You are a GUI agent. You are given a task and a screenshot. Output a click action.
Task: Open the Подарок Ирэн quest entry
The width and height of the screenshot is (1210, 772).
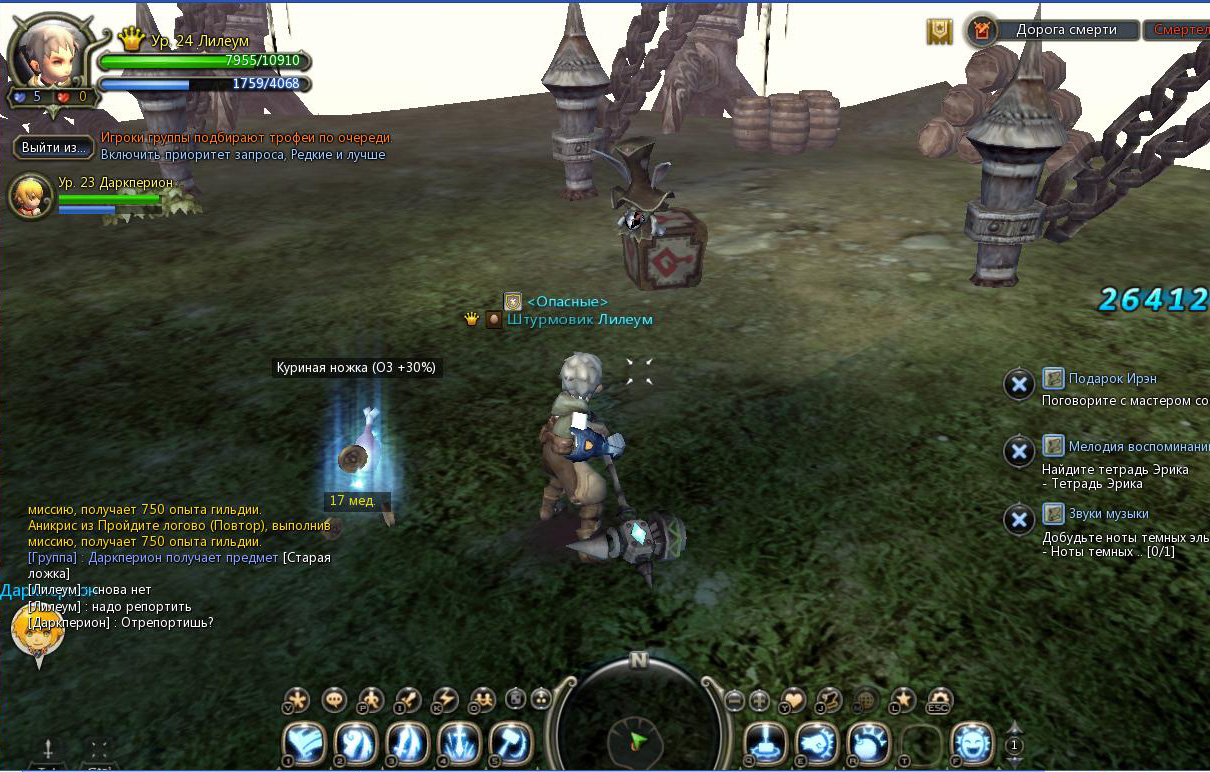1112,378
